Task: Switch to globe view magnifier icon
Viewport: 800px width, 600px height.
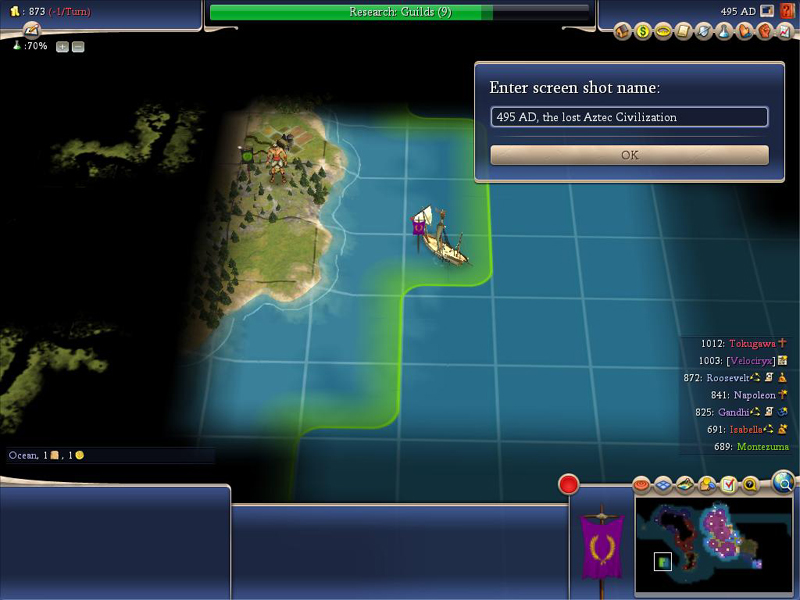Action: pyautogui.click(x=784, y=484)
